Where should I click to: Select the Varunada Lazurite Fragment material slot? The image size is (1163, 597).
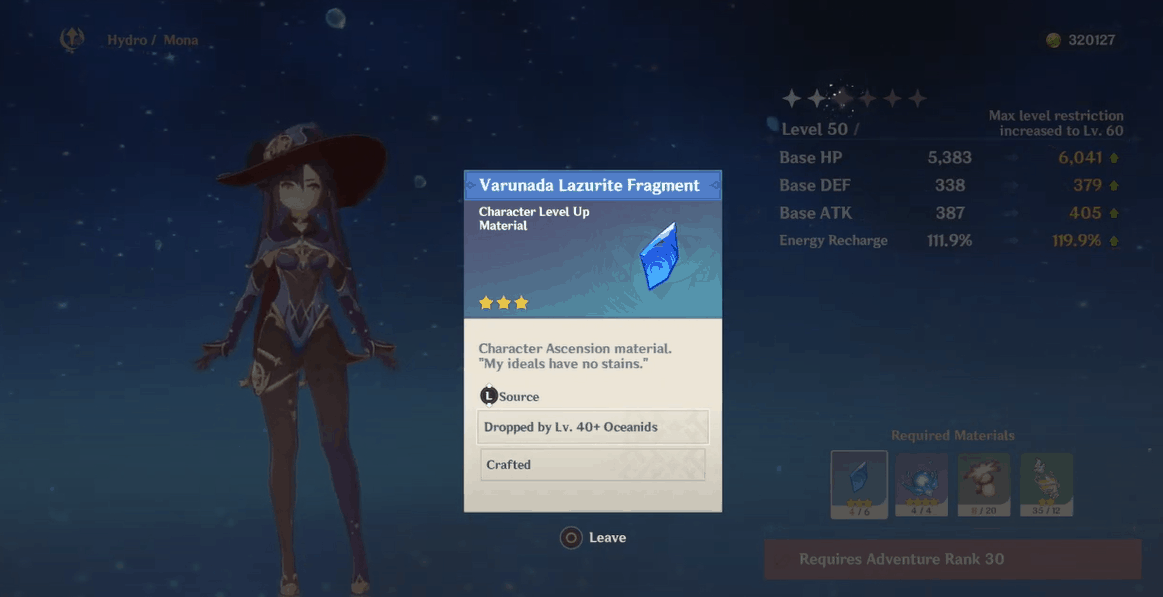[x=859, y=484]
